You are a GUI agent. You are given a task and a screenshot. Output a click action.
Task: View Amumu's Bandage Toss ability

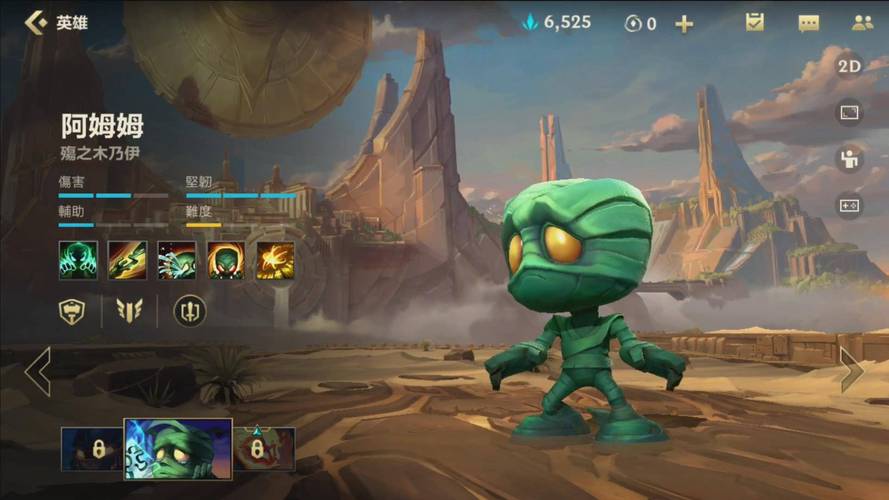127,260
